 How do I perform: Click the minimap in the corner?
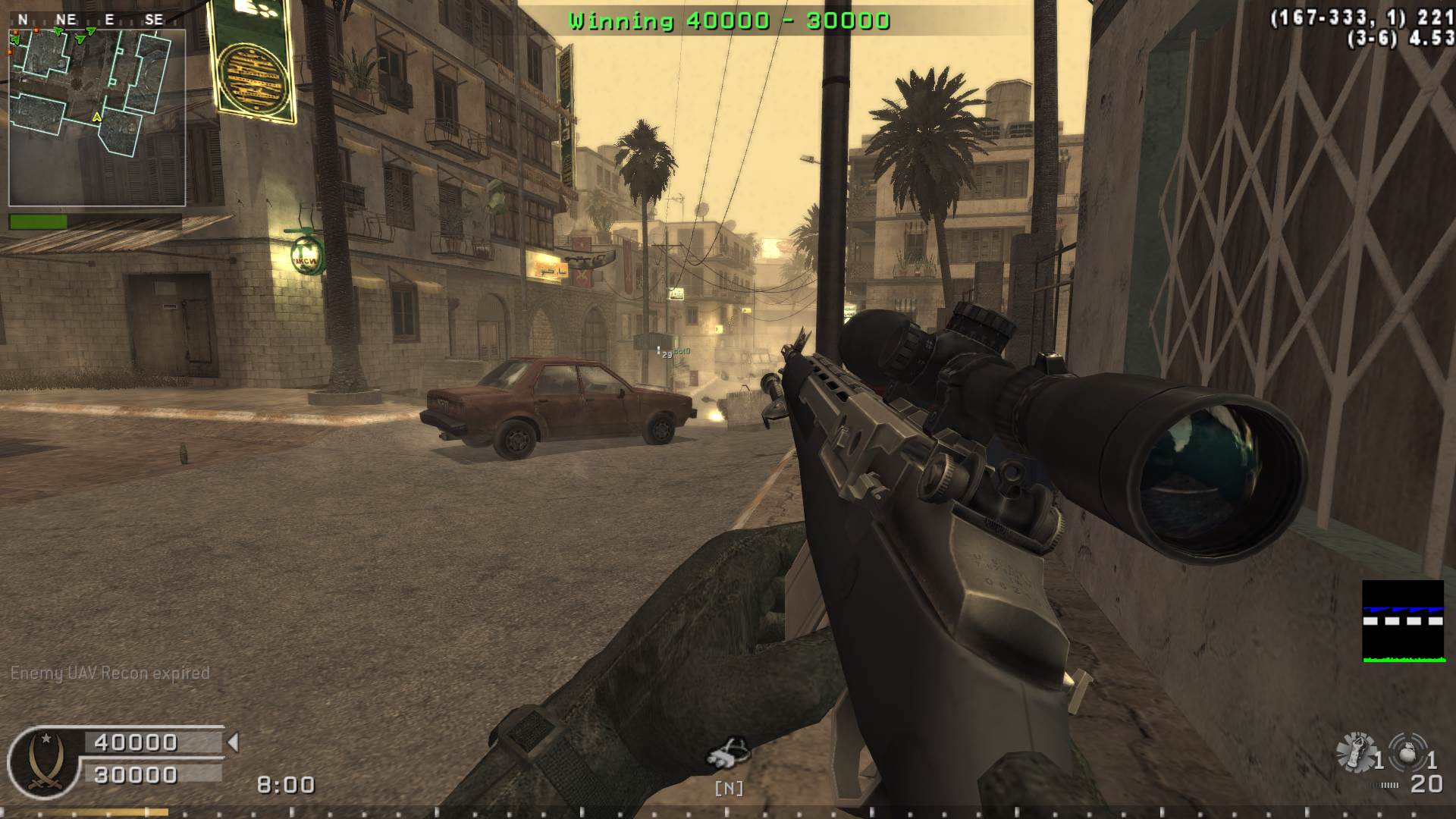click(x=97, y=118)
